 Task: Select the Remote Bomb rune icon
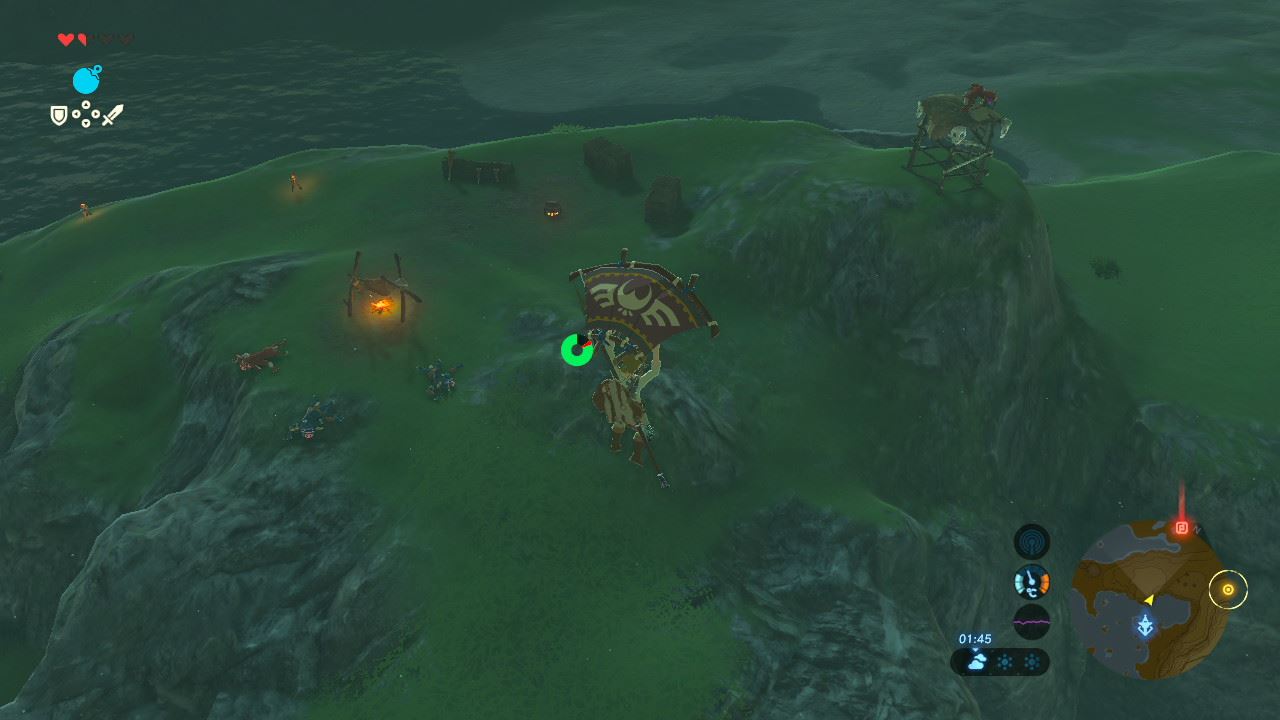[86, 80]
